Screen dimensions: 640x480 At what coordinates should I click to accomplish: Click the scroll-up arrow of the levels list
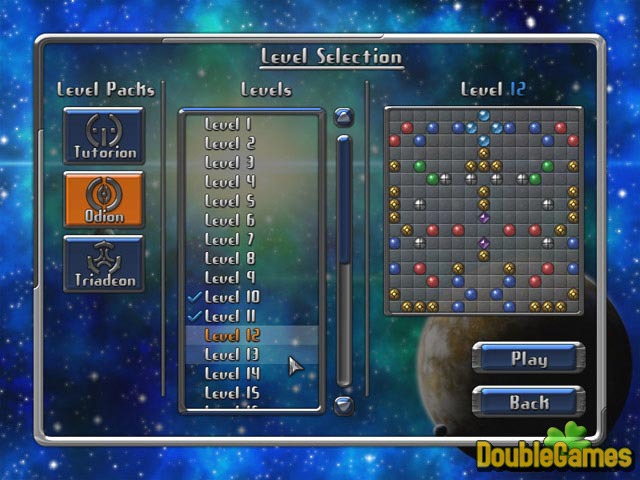344,117
